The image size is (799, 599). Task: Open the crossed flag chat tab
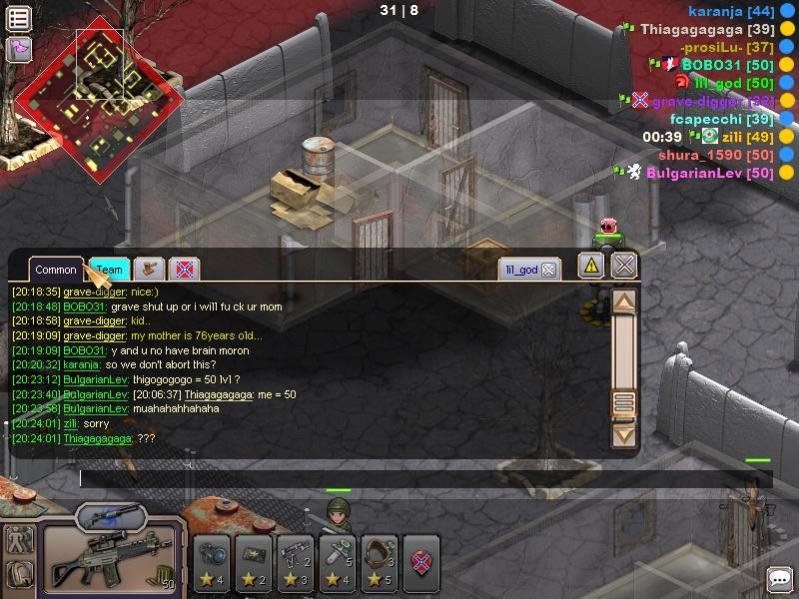[x=184, y=269]
